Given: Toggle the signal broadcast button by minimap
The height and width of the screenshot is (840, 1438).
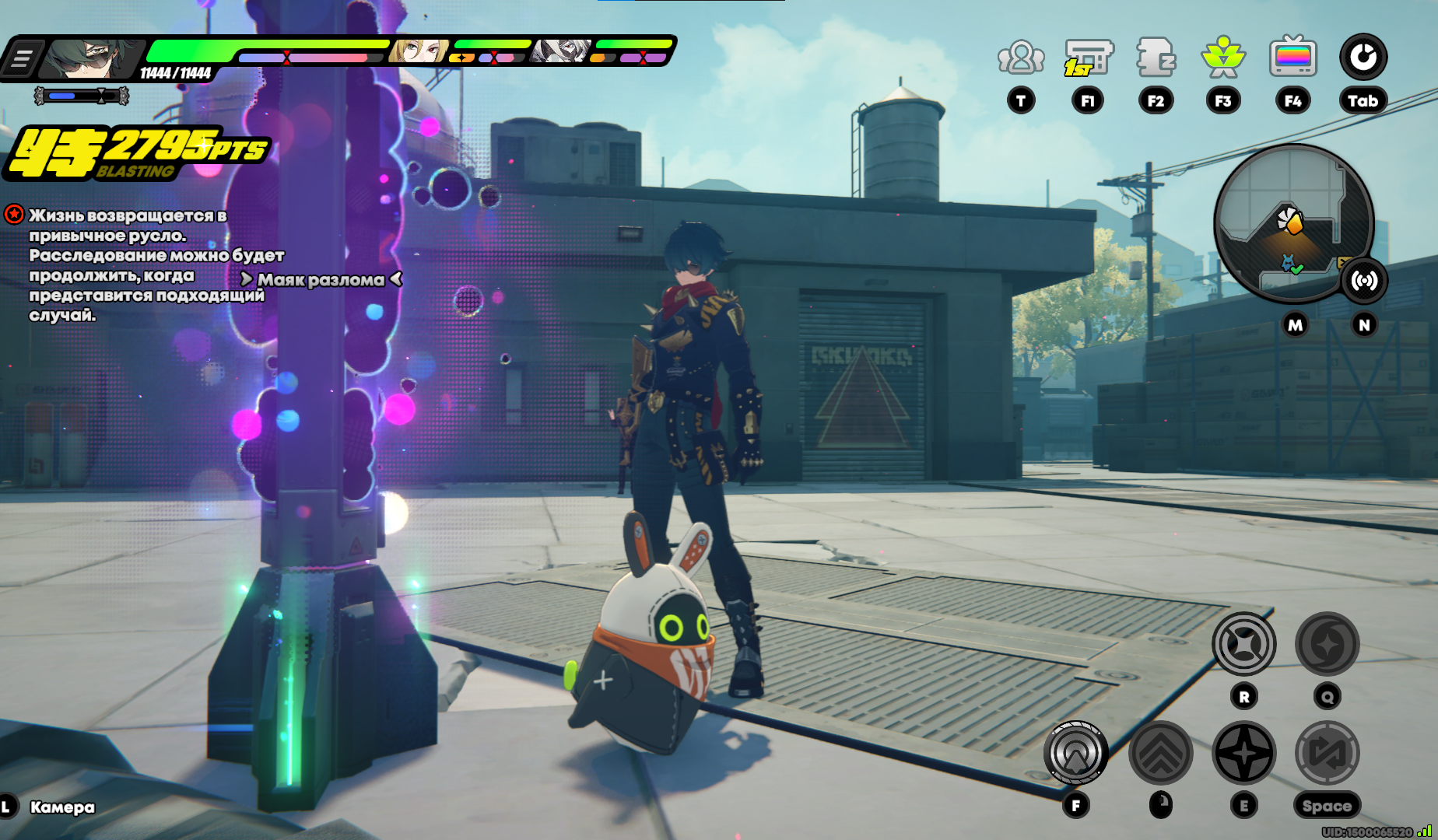Looking at the screenshot, I should point(1364,280).
